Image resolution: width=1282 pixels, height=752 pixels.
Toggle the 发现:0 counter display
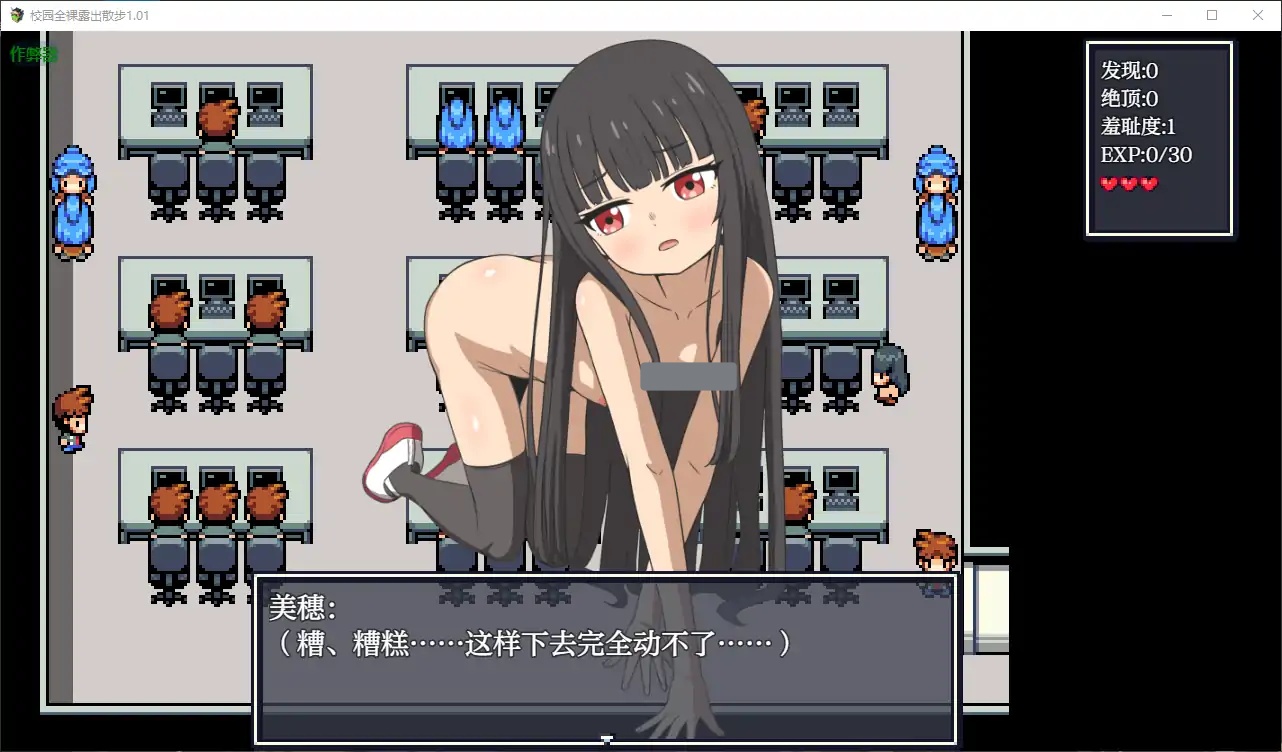[x=1124, y=71]
